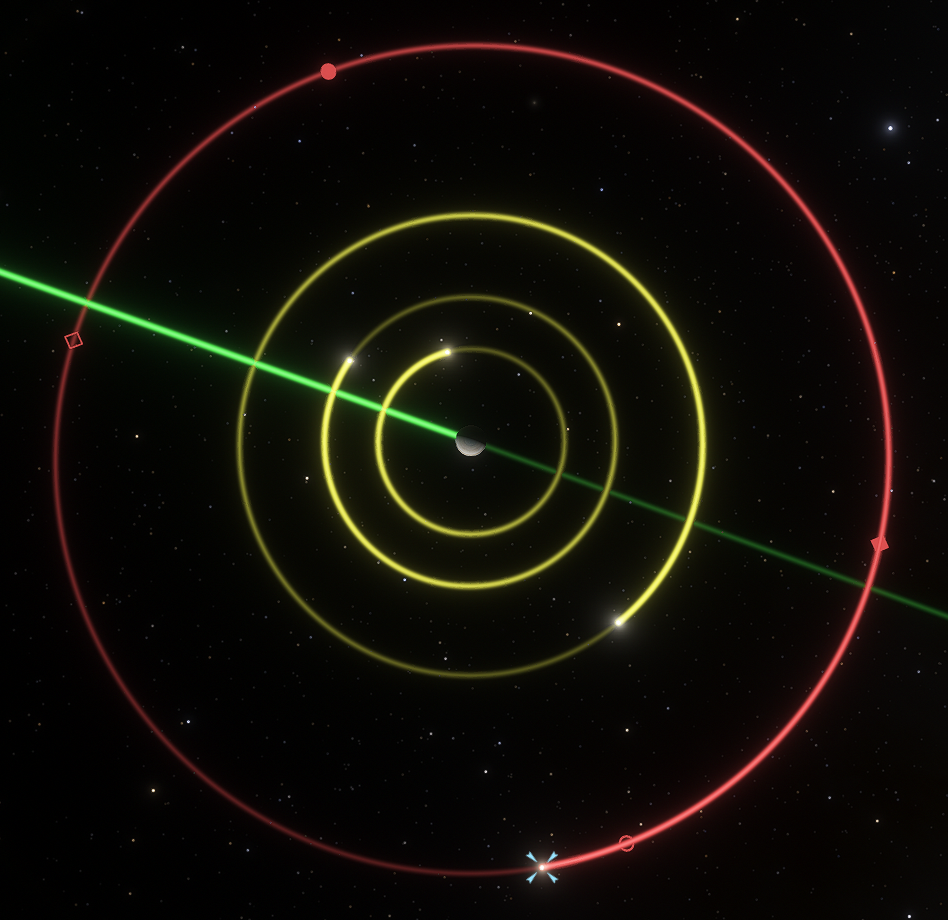This screenshot has height=920, width=948.
Task: Choose the solid red square orbit marker
Action: point(880,544)
